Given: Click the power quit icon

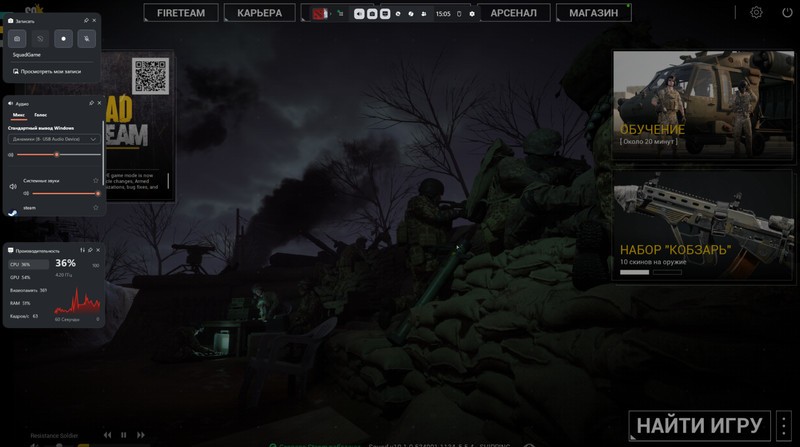Looking at the screenshot, I should tap(787, 13).
